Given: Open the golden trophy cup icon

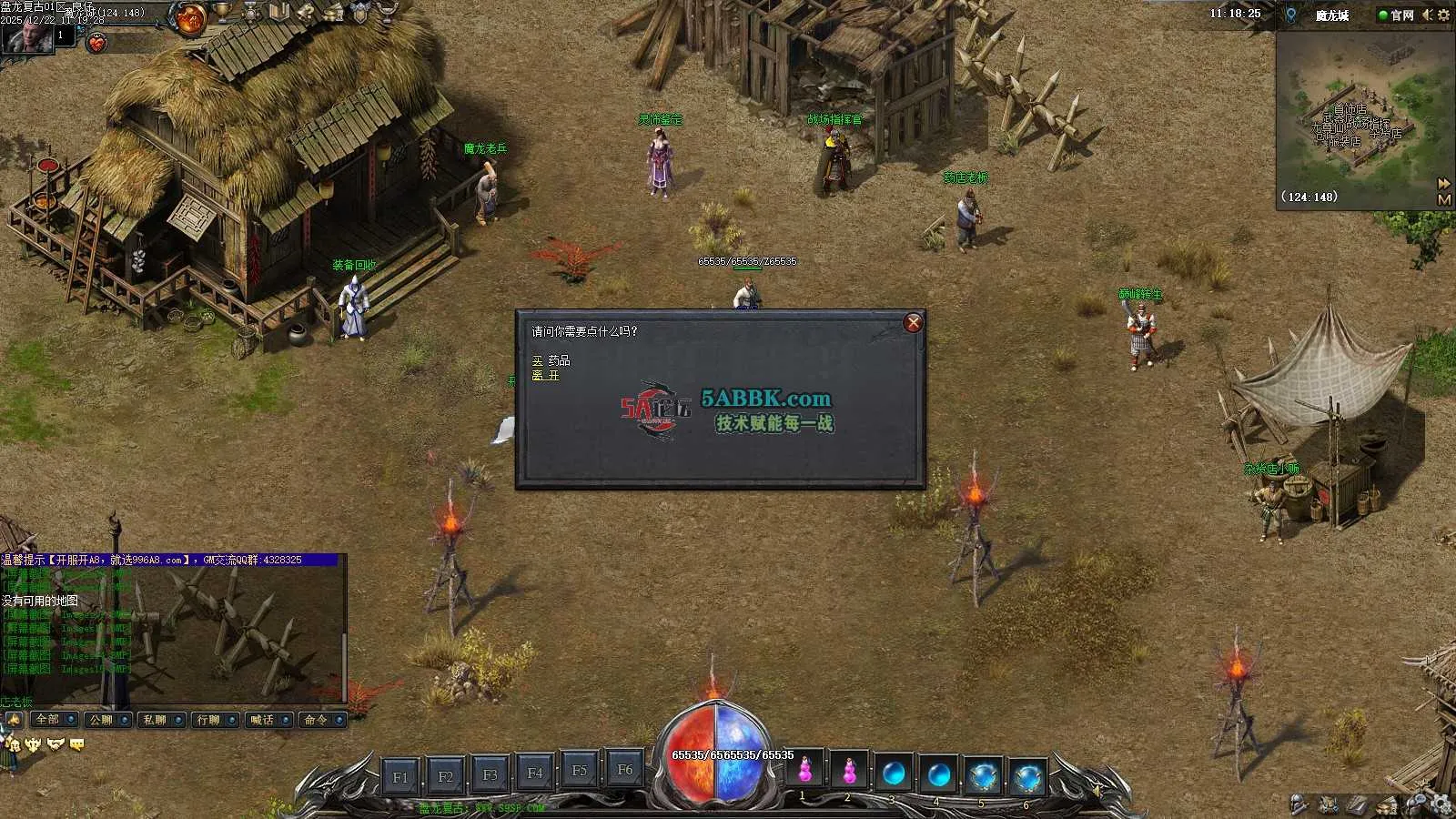Looking at the screenshot, I should tap(223, 12).
